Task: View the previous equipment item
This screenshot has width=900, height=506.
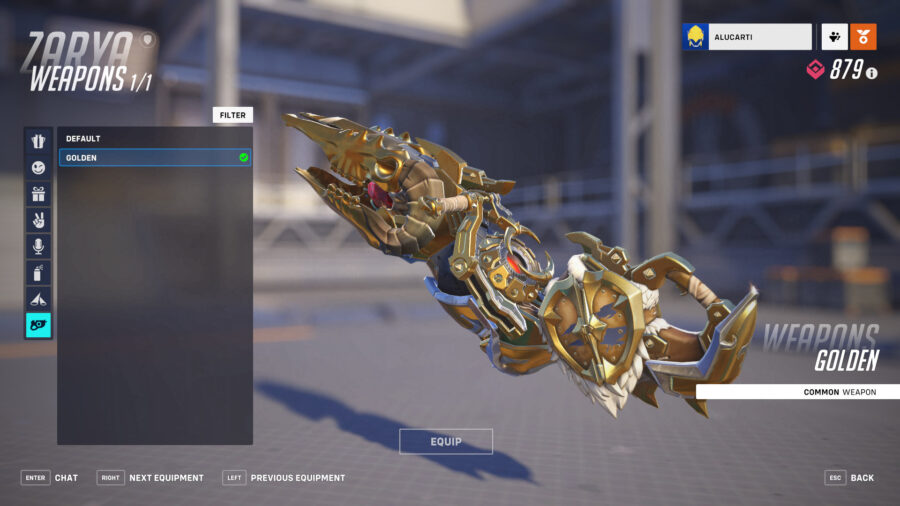Action: coord(284,478)
